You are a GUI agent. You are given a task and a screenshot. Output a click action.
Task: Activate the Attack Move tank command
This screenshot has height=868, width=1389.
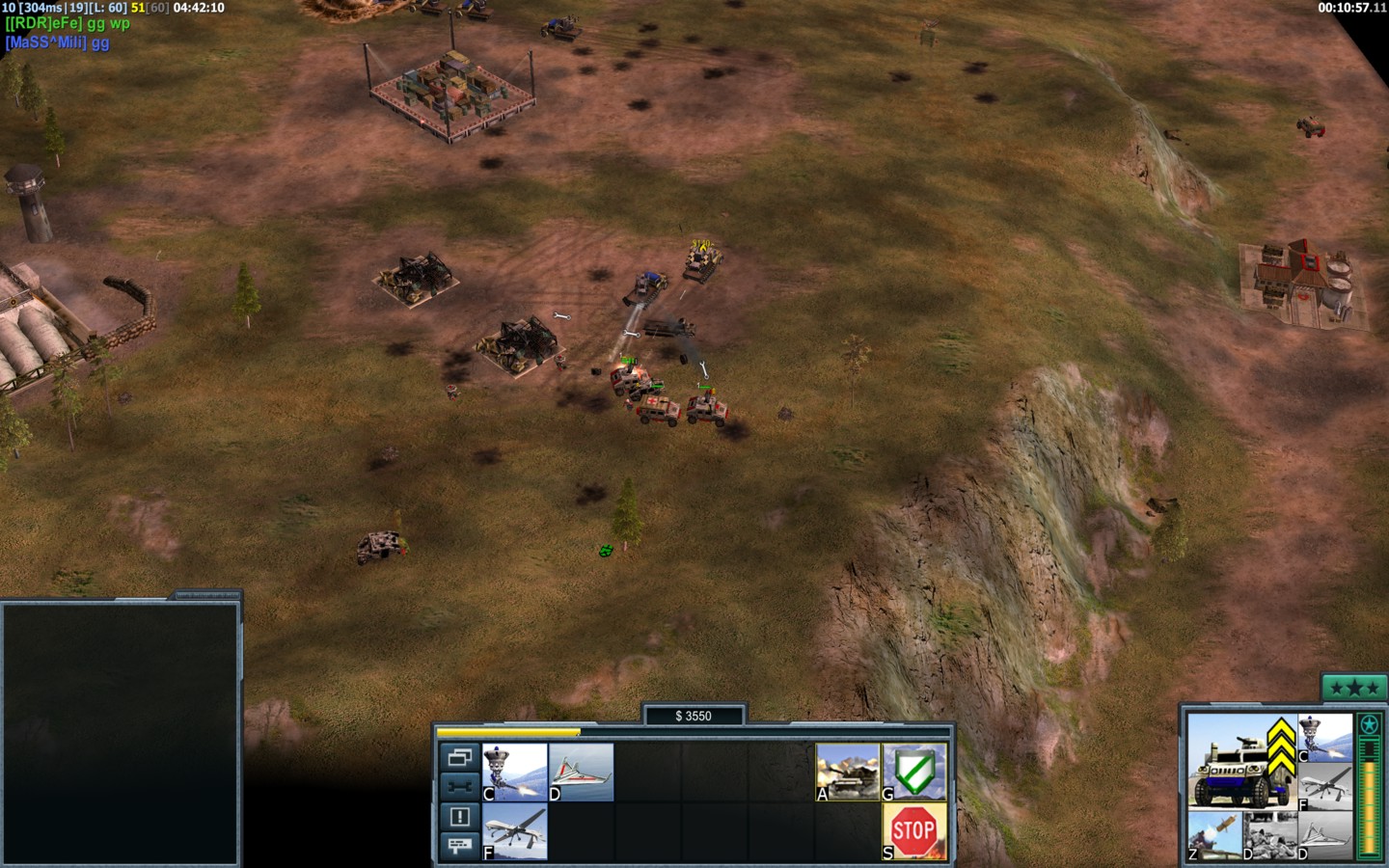point(848,772)
